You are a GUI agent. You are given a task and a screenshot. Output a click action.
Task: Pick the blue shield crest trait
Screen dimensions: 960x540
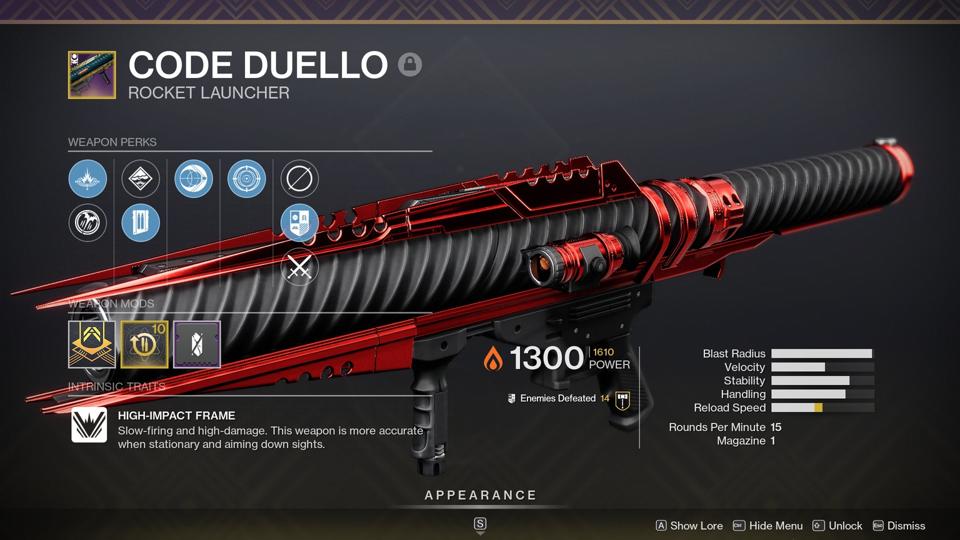click(299, 223)
